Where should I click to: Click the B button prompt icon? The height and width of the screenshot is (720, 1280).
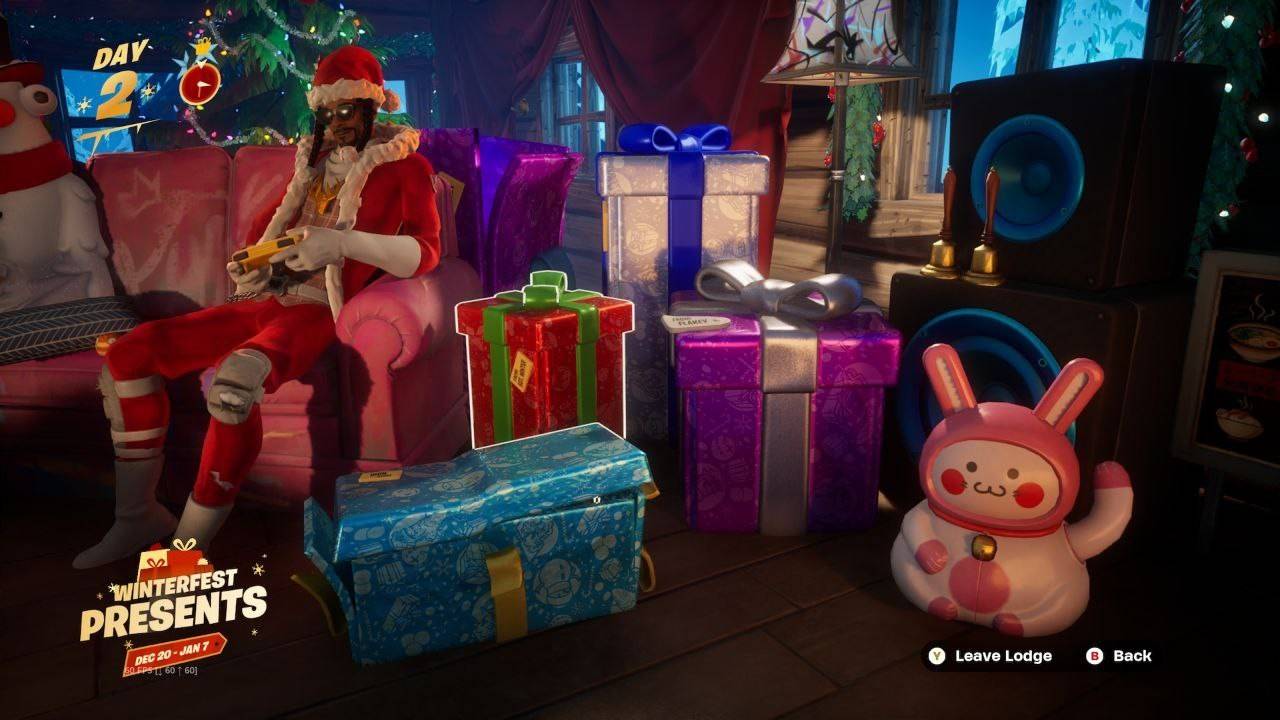pyautogui.click(x=1095, y=658)
